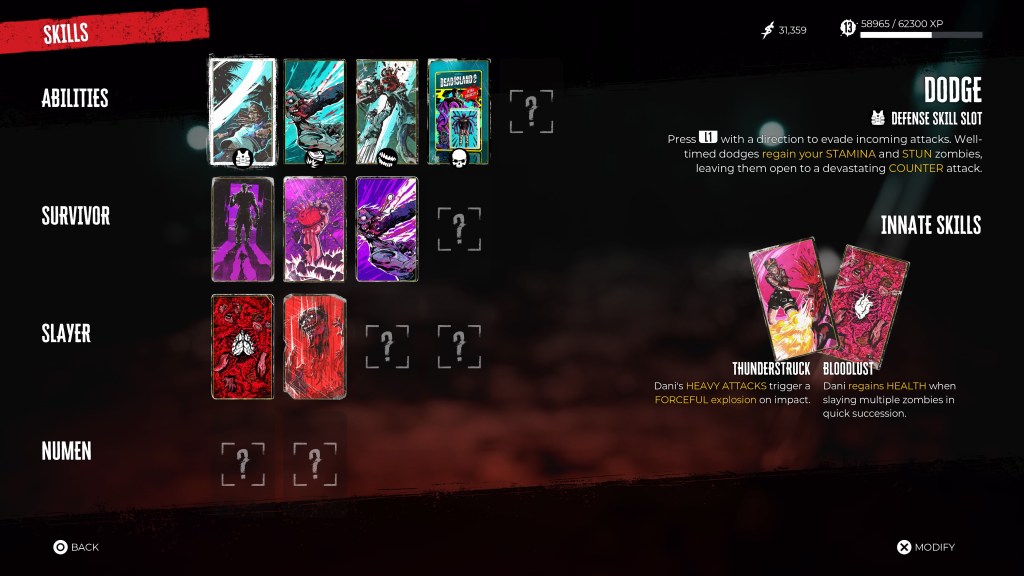This screenshot has height=576, width=1024.
Task: Go back from the Skills screen
Action: coord(76,547)
